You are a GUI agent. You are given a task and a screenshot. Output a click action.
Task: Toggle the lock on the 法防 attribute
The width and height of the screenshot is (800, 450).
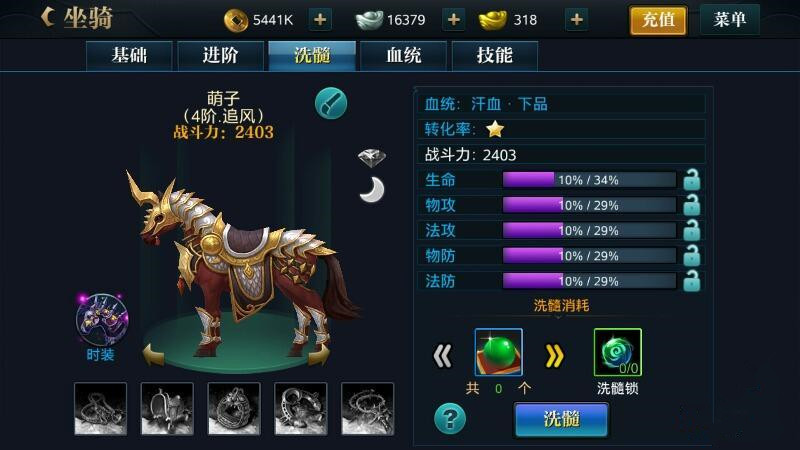tap(690, 282)
